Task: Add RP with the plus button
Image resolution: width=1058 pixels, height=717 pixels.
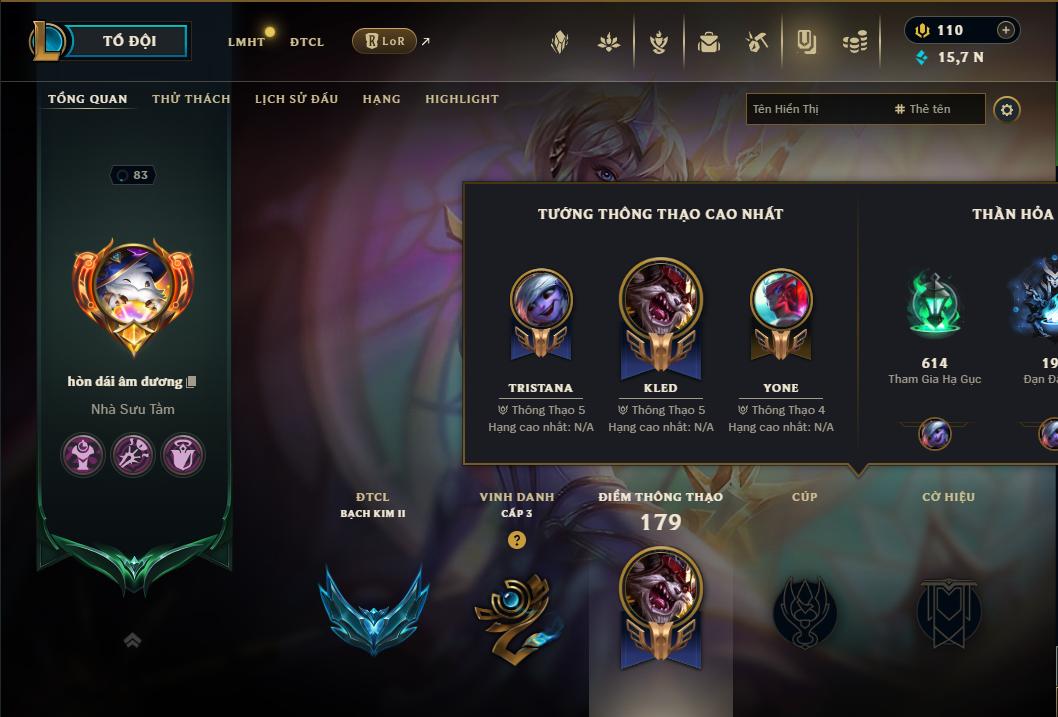Action: click(x=1006, y=30)
